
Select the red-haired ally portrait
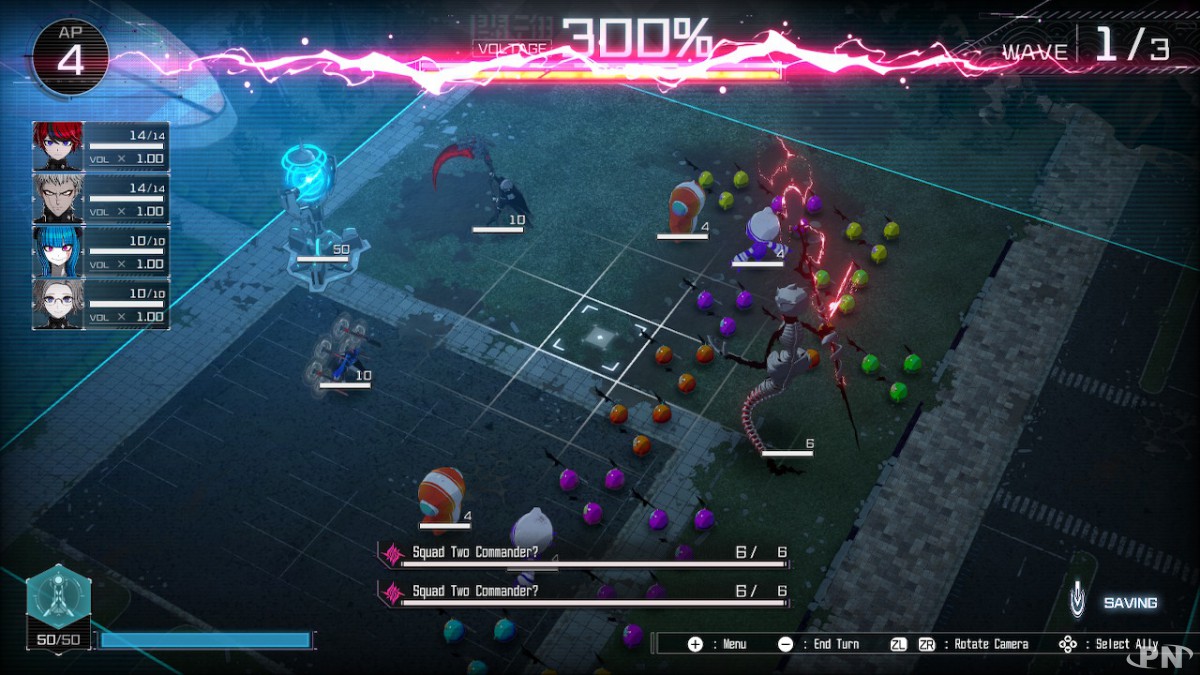coord(58,146)
